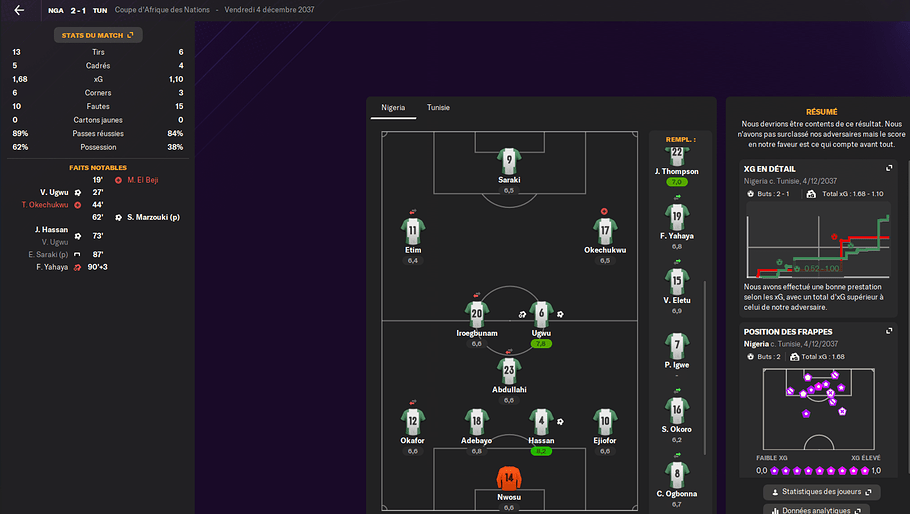Open the Stats du match panel
The height and width of the screenshot is (514, 910).
(x=98, y=35)
